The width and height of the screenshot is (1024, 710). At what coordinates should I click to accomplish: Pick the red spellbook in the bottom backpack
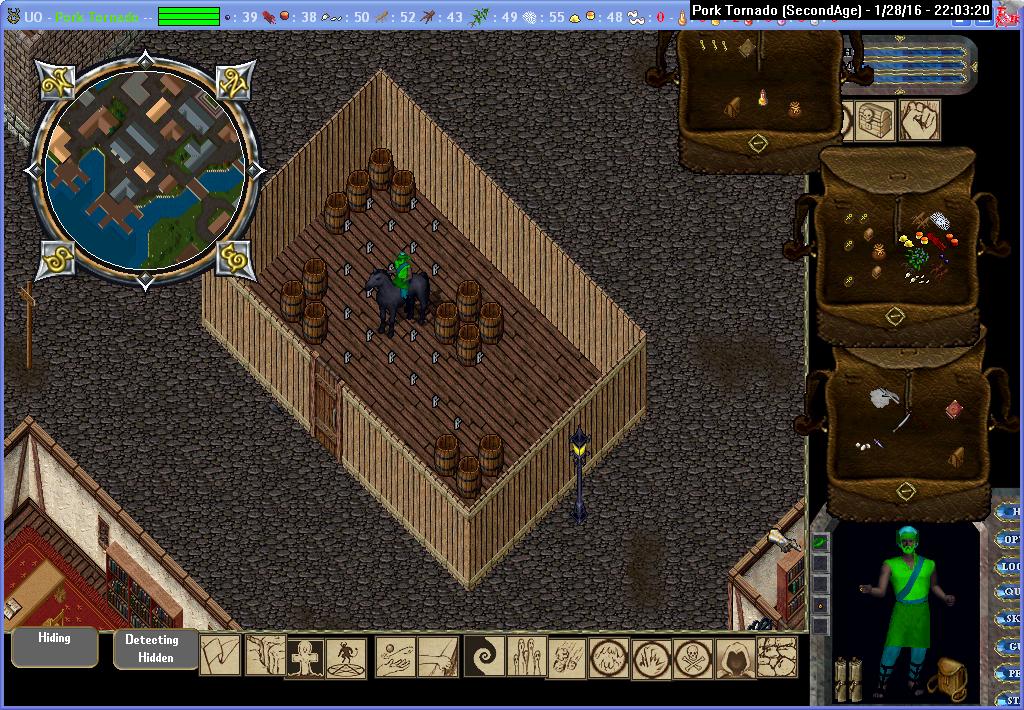click(953, 409)
